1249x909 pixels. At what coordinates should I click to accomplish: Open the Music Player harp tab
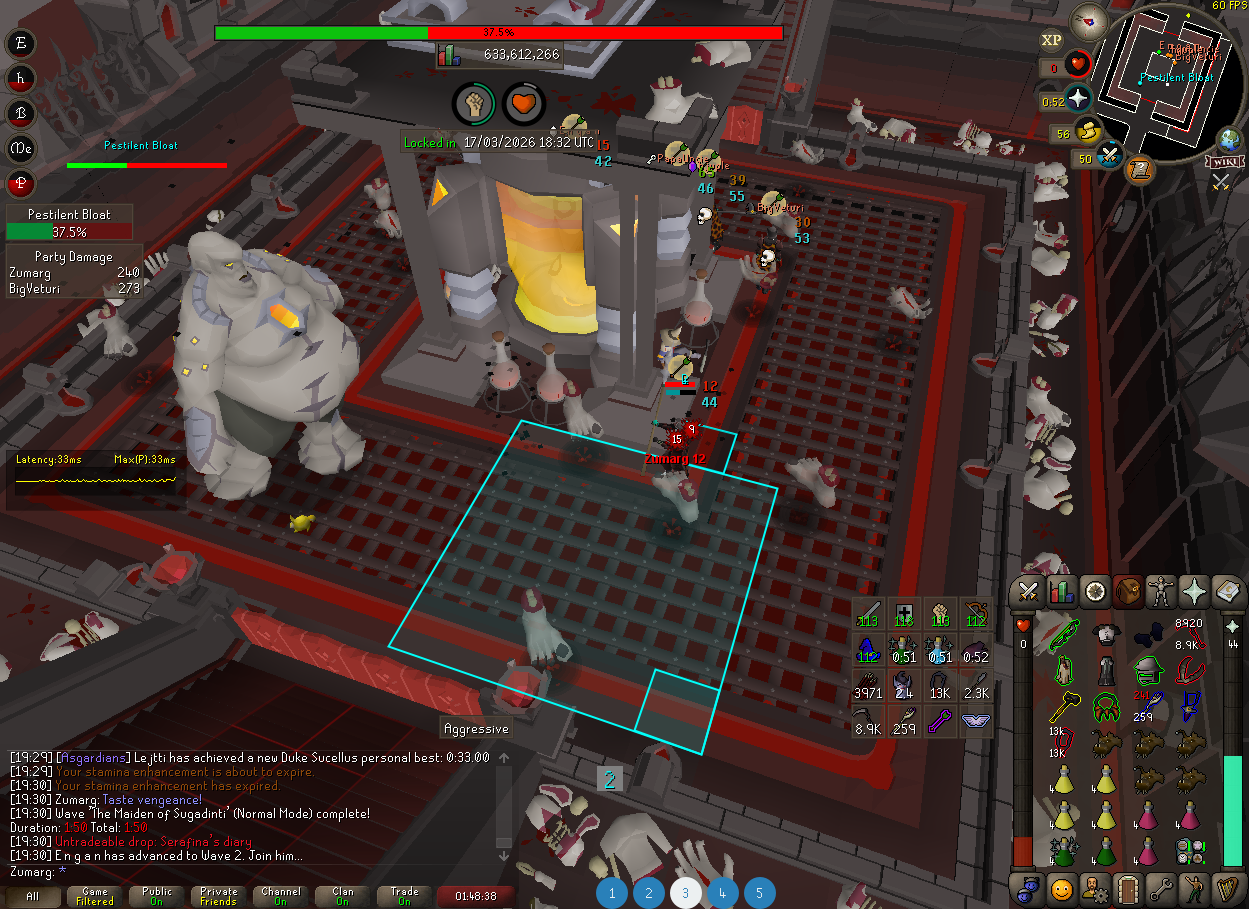[1228, 888]
